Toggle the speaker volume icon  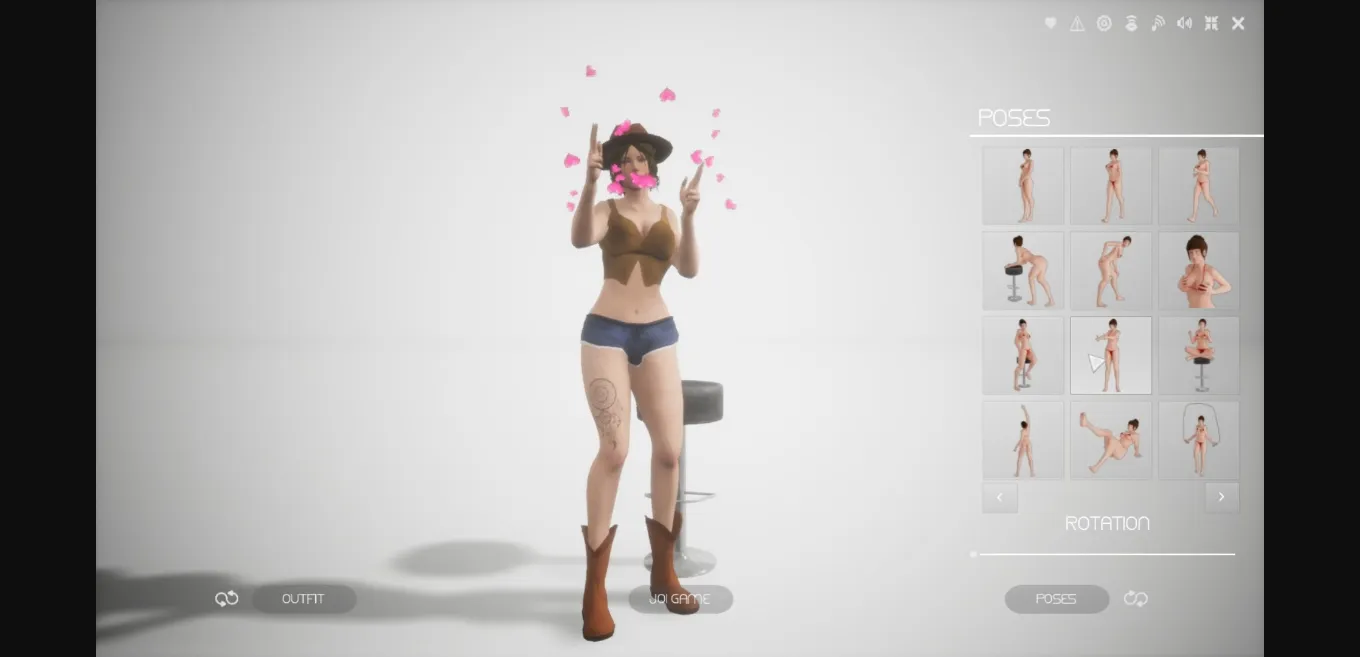[1184, 24]
